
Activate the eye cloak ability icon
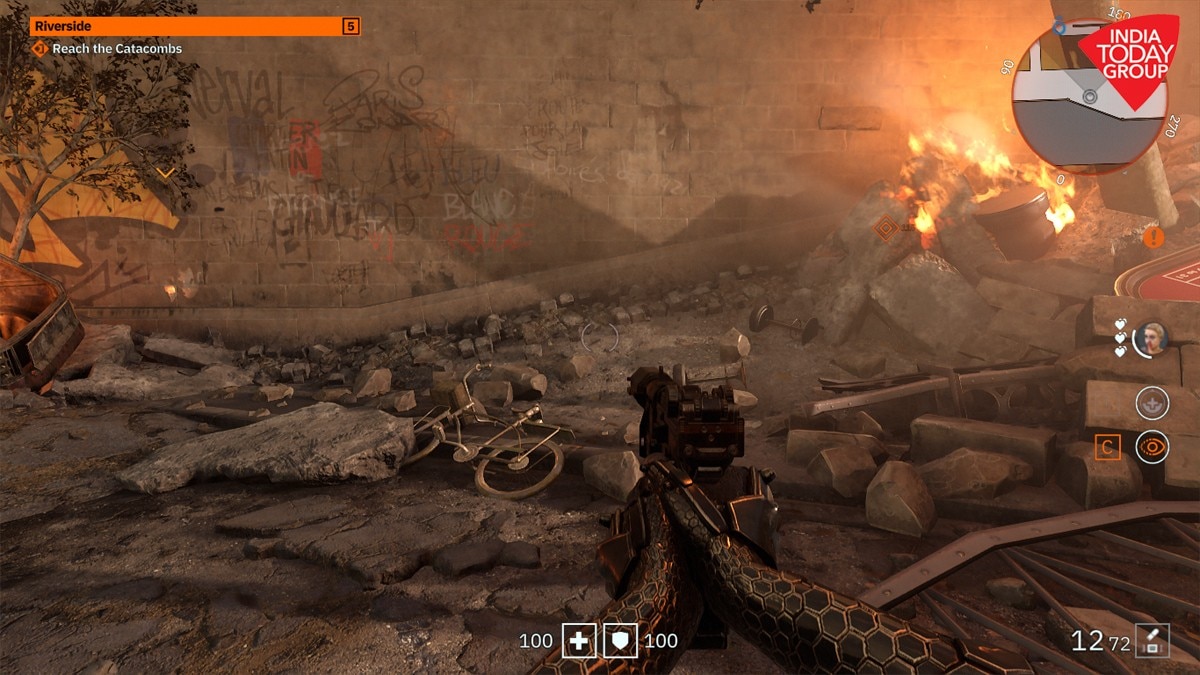pos(1152,447)
